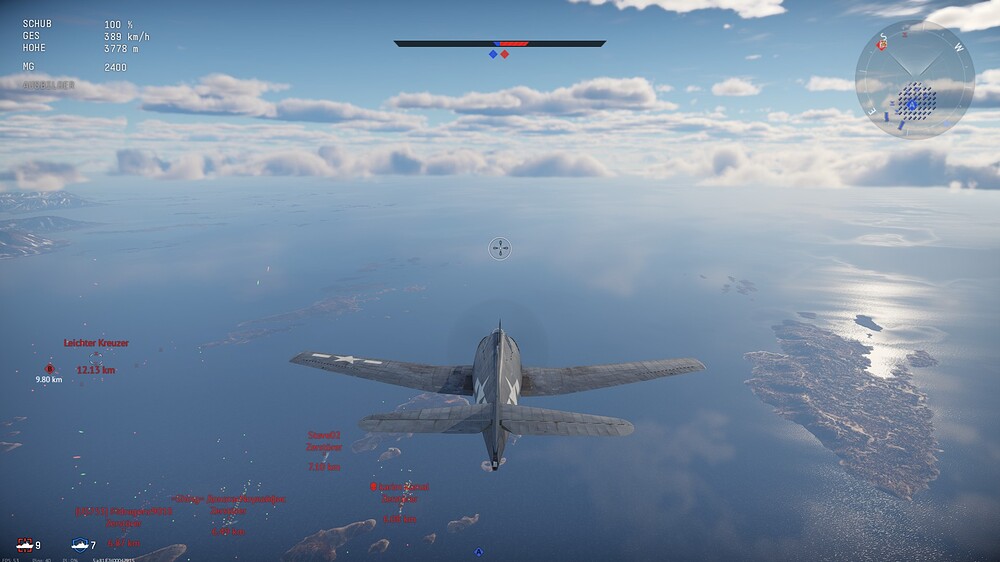
Task: Click the red diamond under the ticket bar
Action: 505,54
